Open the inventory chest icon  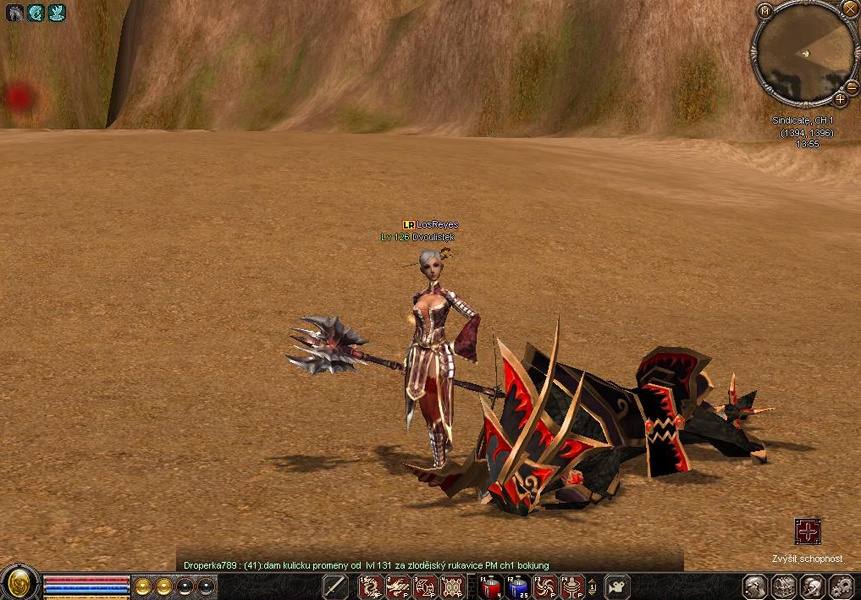[x=785, y=587]
